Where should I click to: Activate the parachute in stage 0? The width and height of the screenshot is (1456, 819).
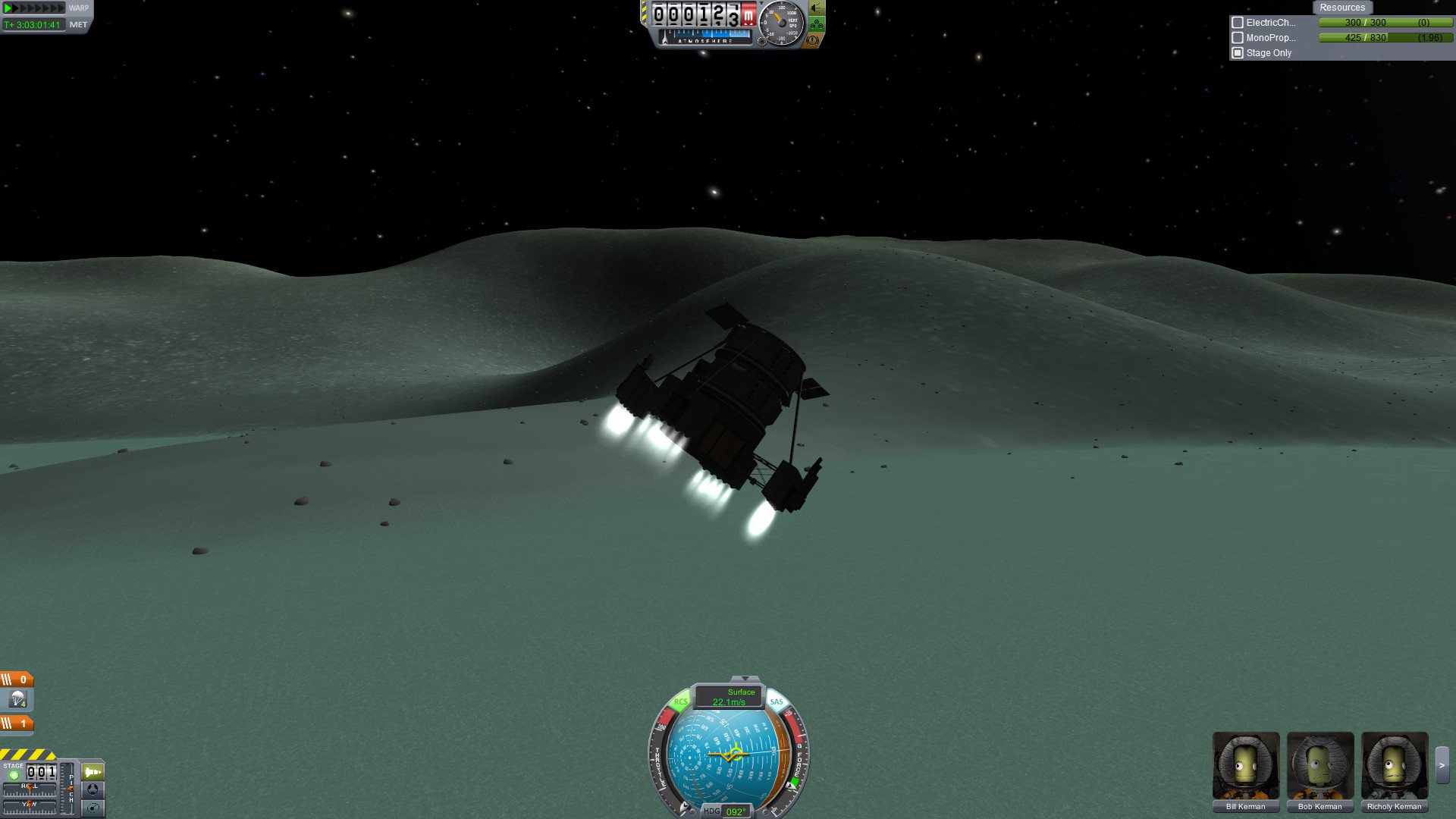pos(17,699)
